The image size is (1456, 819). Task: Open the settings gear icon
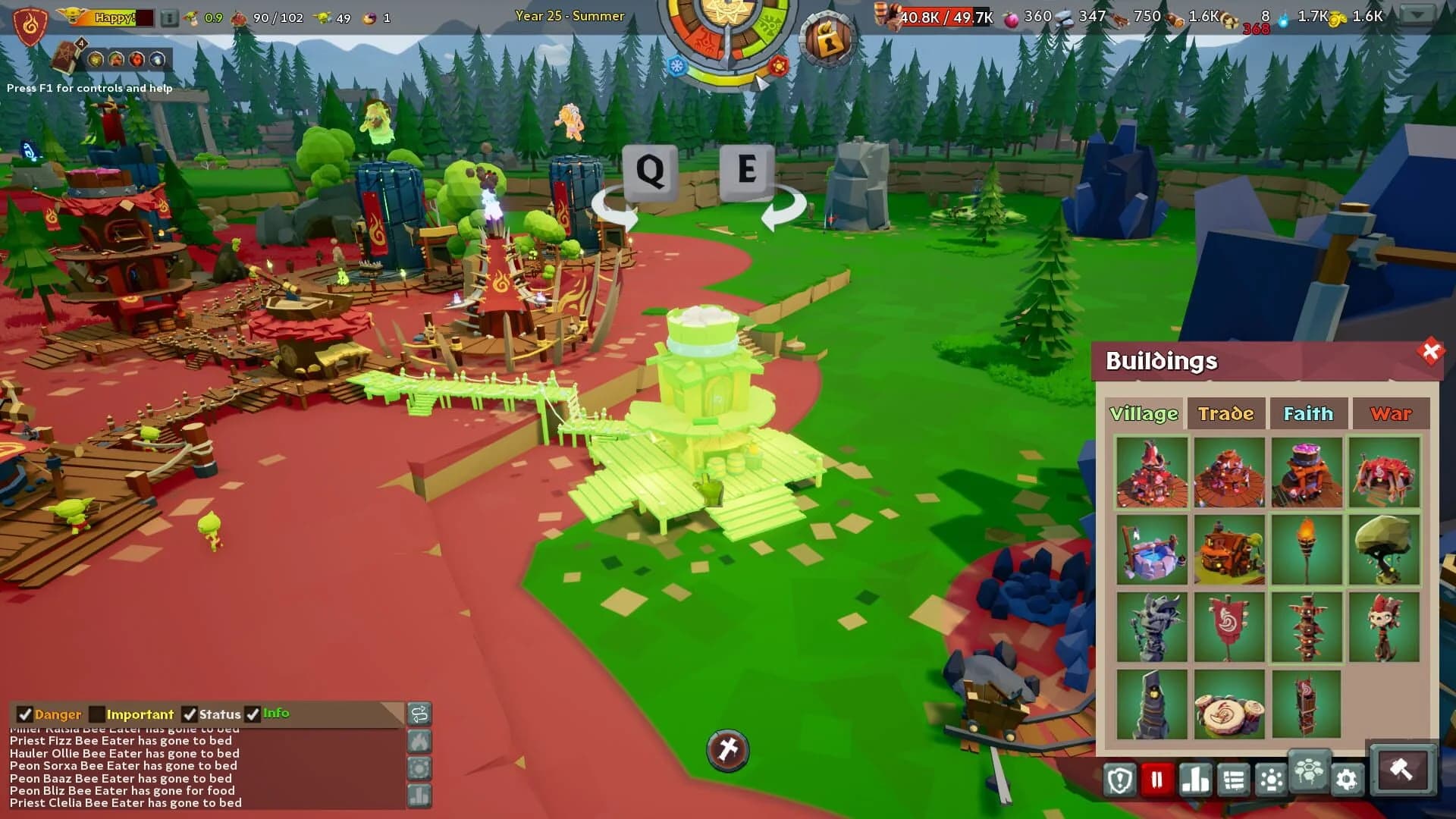point(1347,780)
